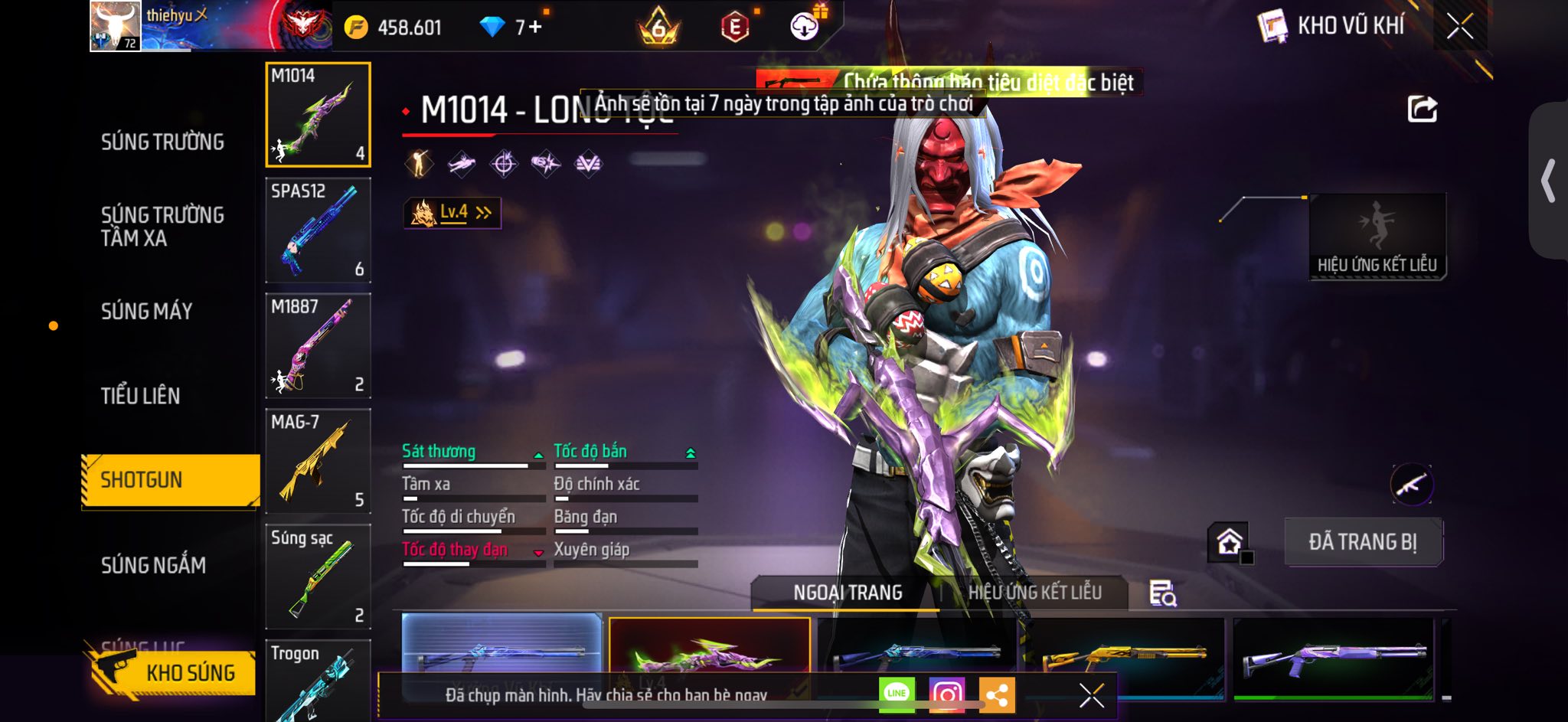Screen dimensions: 1568x722
Task: Select the SPAS12 shotgun thumbnail
Action: tap(318, 230)
